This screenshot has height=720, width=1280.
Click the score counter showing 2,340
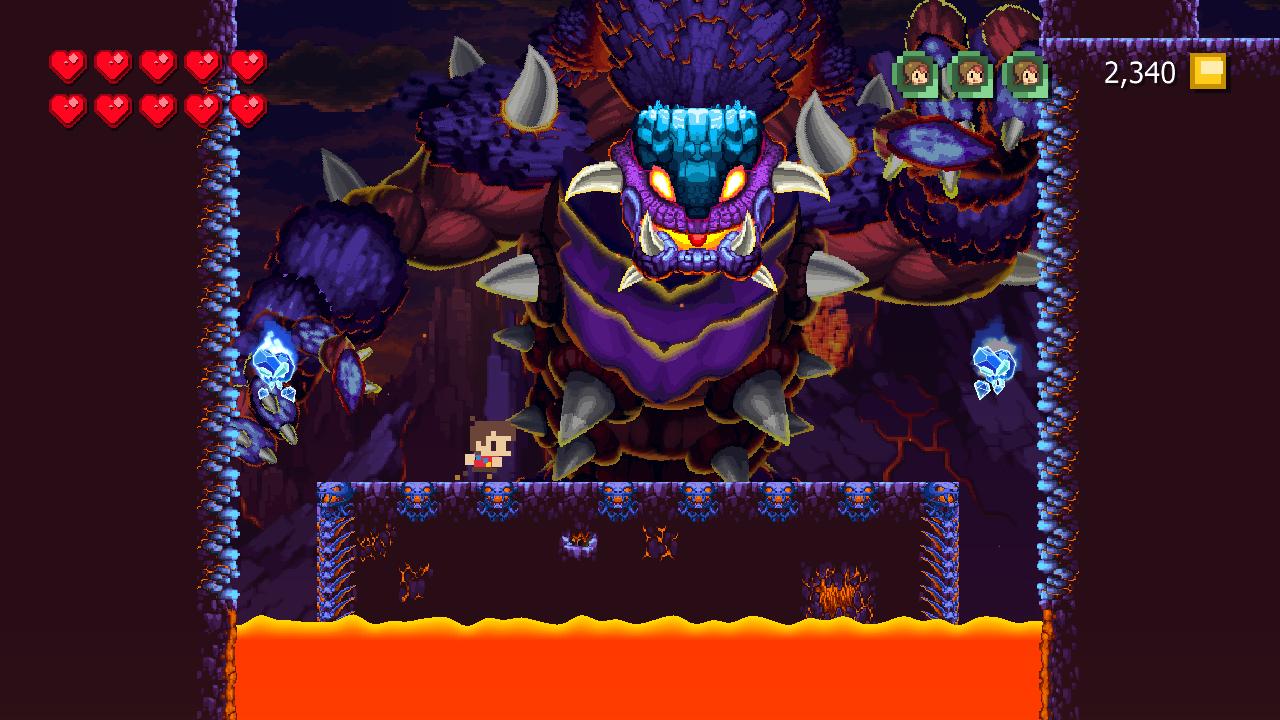pos(1140,72)
